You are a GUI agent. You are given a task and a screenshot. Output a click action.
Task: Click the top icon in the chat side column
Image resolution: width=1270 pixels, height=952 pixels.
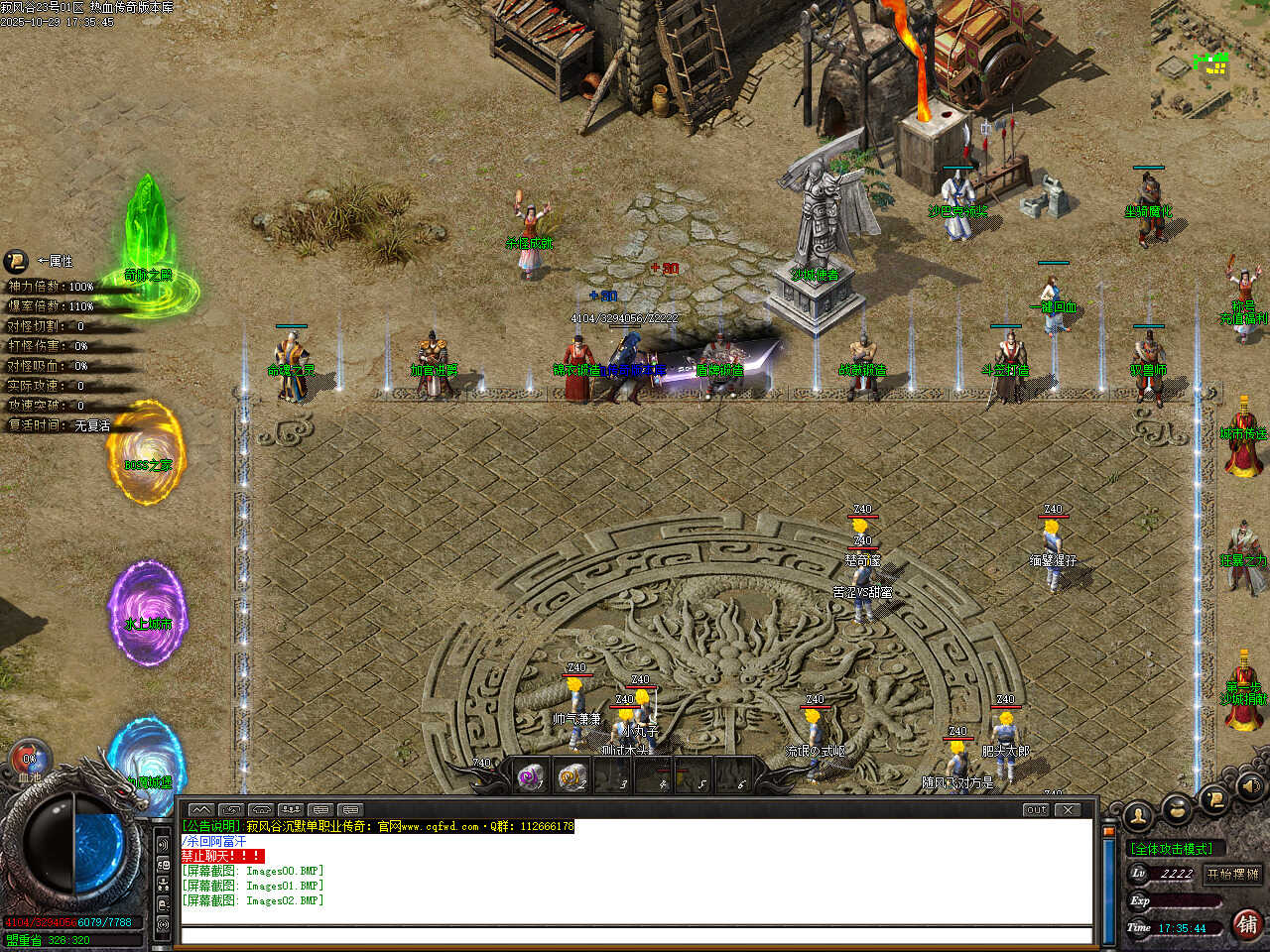(163, 844)
